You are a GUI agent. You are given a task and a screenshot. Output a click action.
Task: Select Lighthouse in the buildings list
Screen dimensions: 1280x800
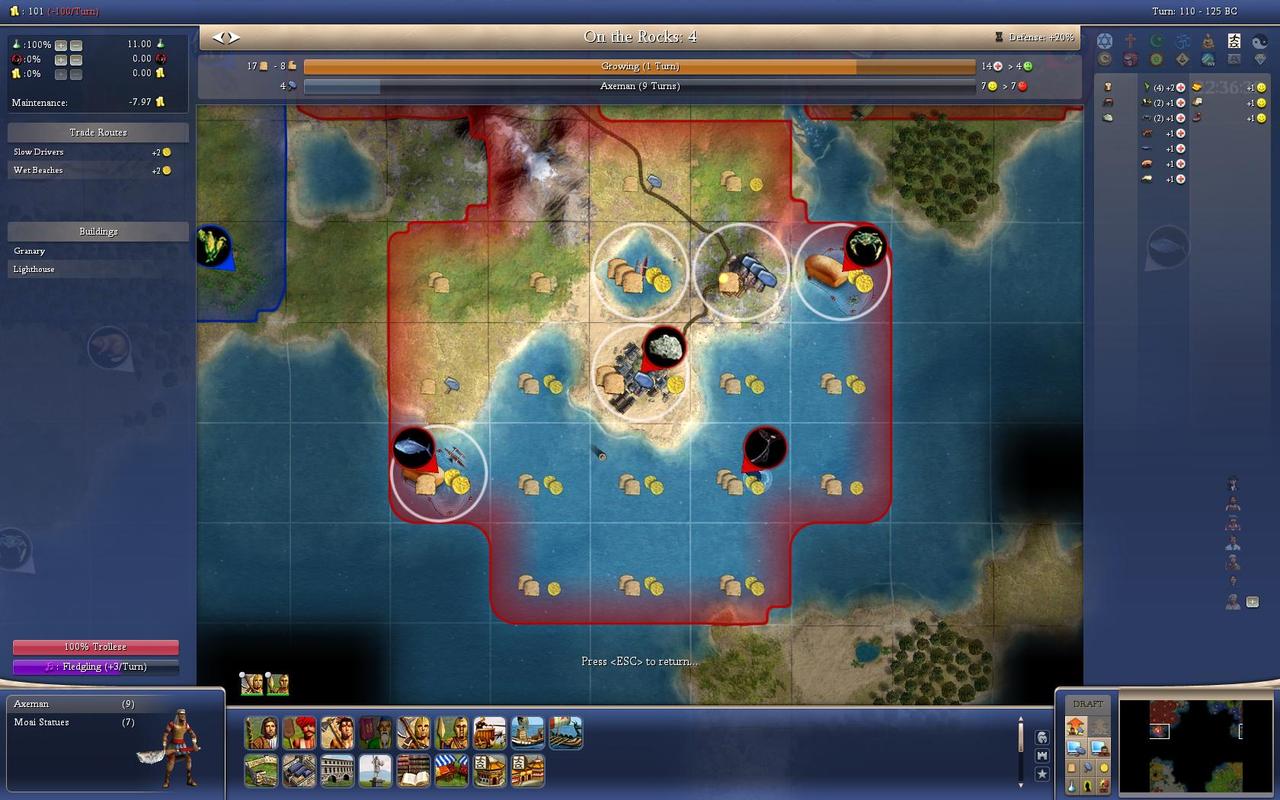click(x=34, y=269)
